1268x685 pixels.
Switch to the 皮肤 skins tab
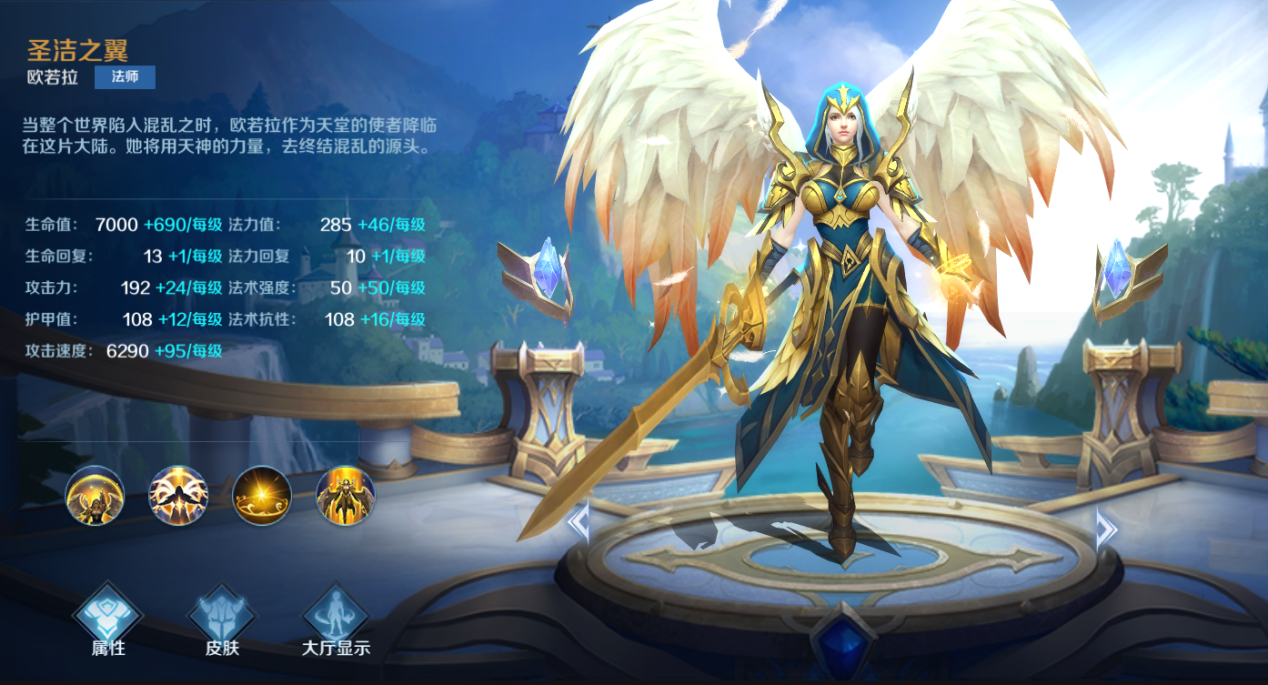point(222,619)
